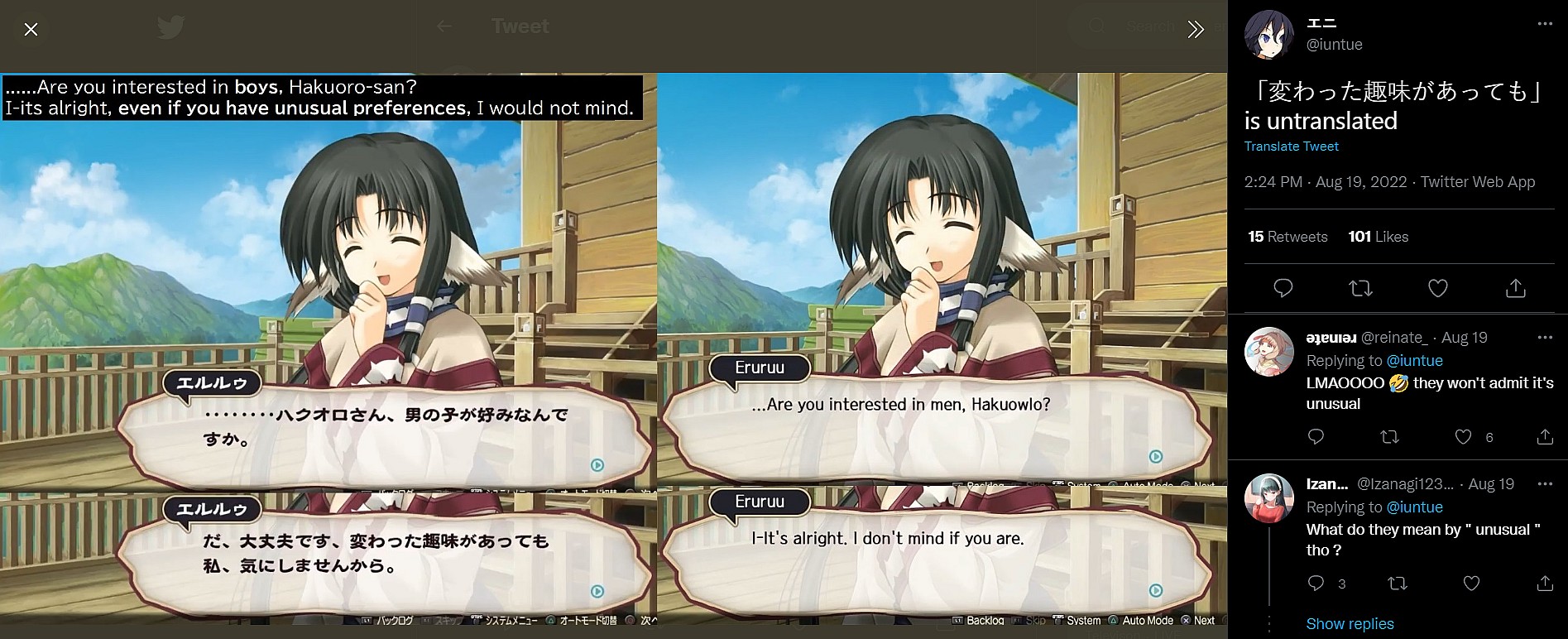Open the Translate Tweet link
The height and width of the screenshot is (639, 1568).
(x=1291, y=147)
